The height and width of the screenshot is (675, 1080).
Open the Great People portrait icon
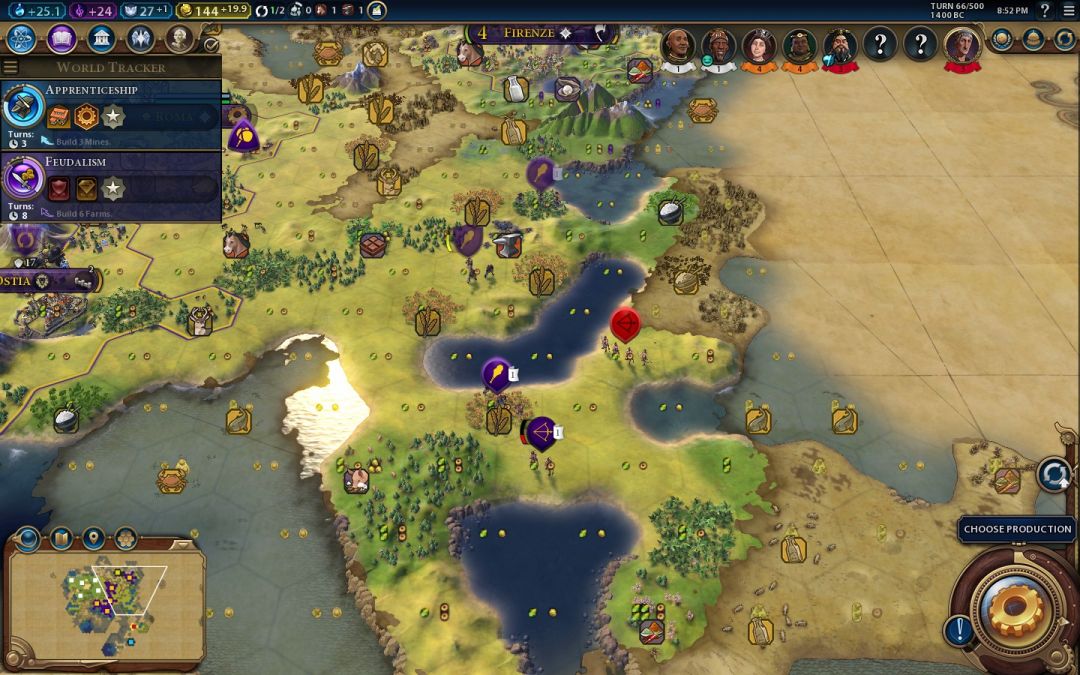[x=179, y=39]
